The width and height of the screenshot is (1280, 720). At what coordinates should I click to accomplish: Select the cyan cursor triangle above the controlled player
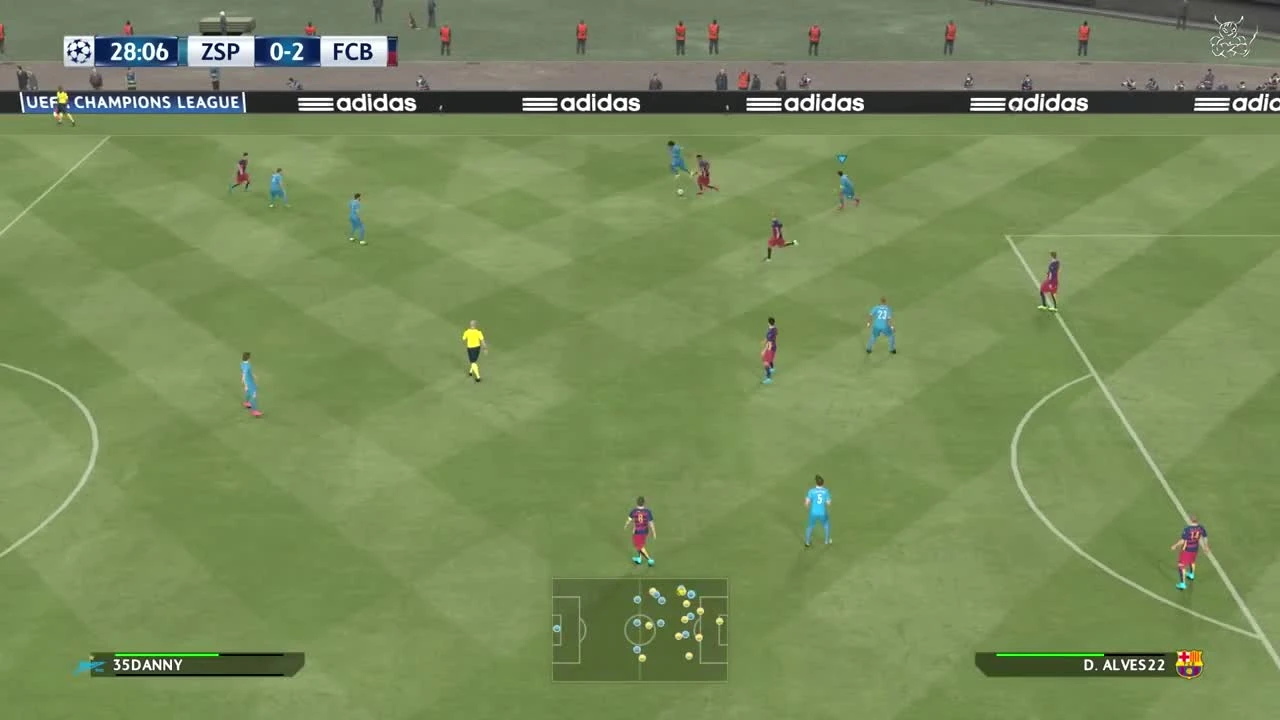840,158
